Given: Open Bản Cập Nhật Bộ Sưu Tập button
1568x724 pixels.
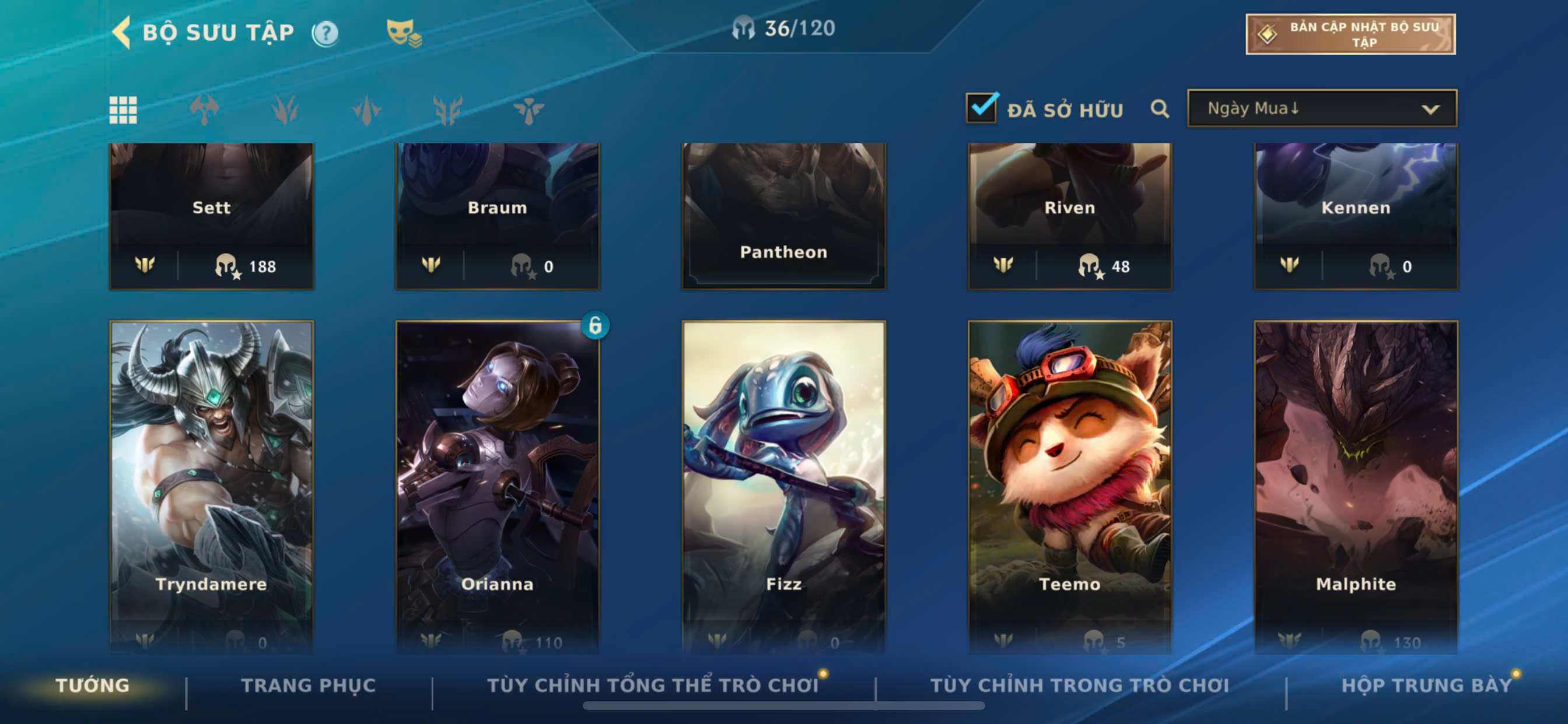Looking at the screenshot, I should (1350, 34).
